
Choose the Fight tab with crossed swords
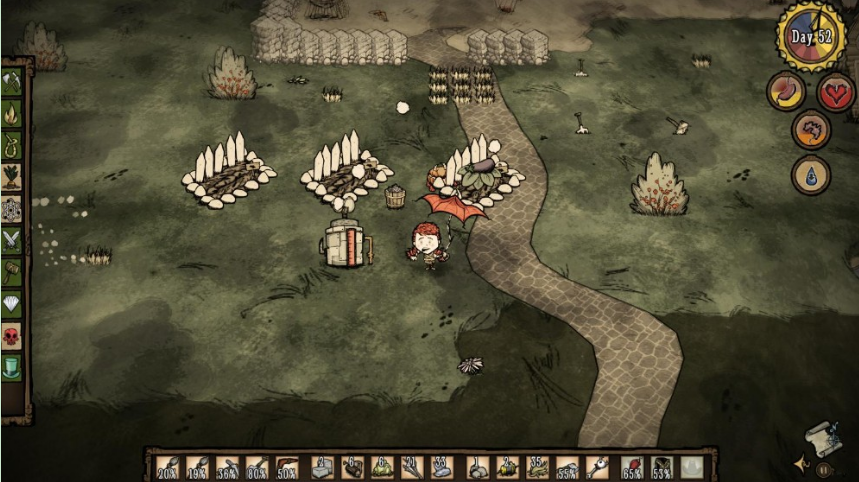point(13,240)
